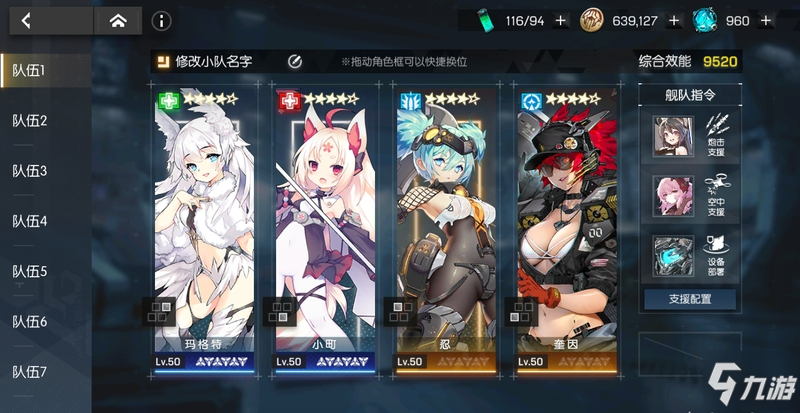Screen dimensions: 800x413
Task: Return to the home screen
Action: coord(118,20)
